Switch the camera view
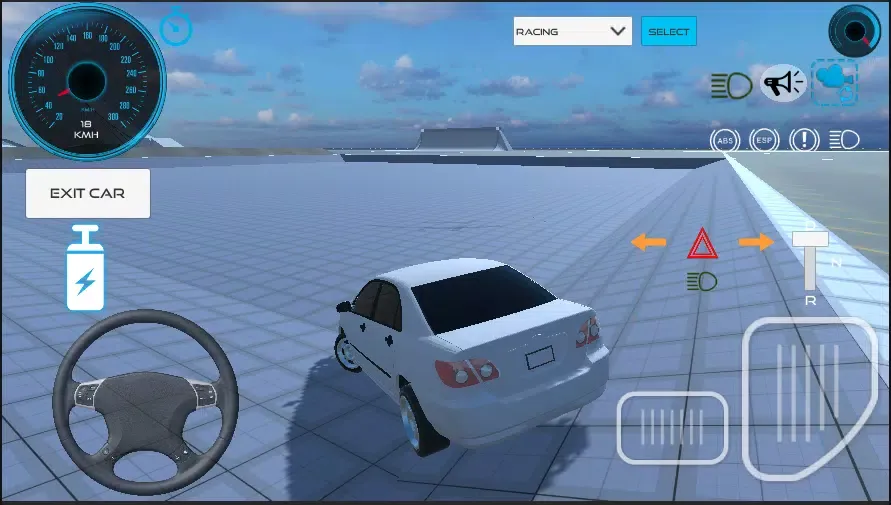Image resolution: width=891 pixels, height=505 pixels. 834,82
